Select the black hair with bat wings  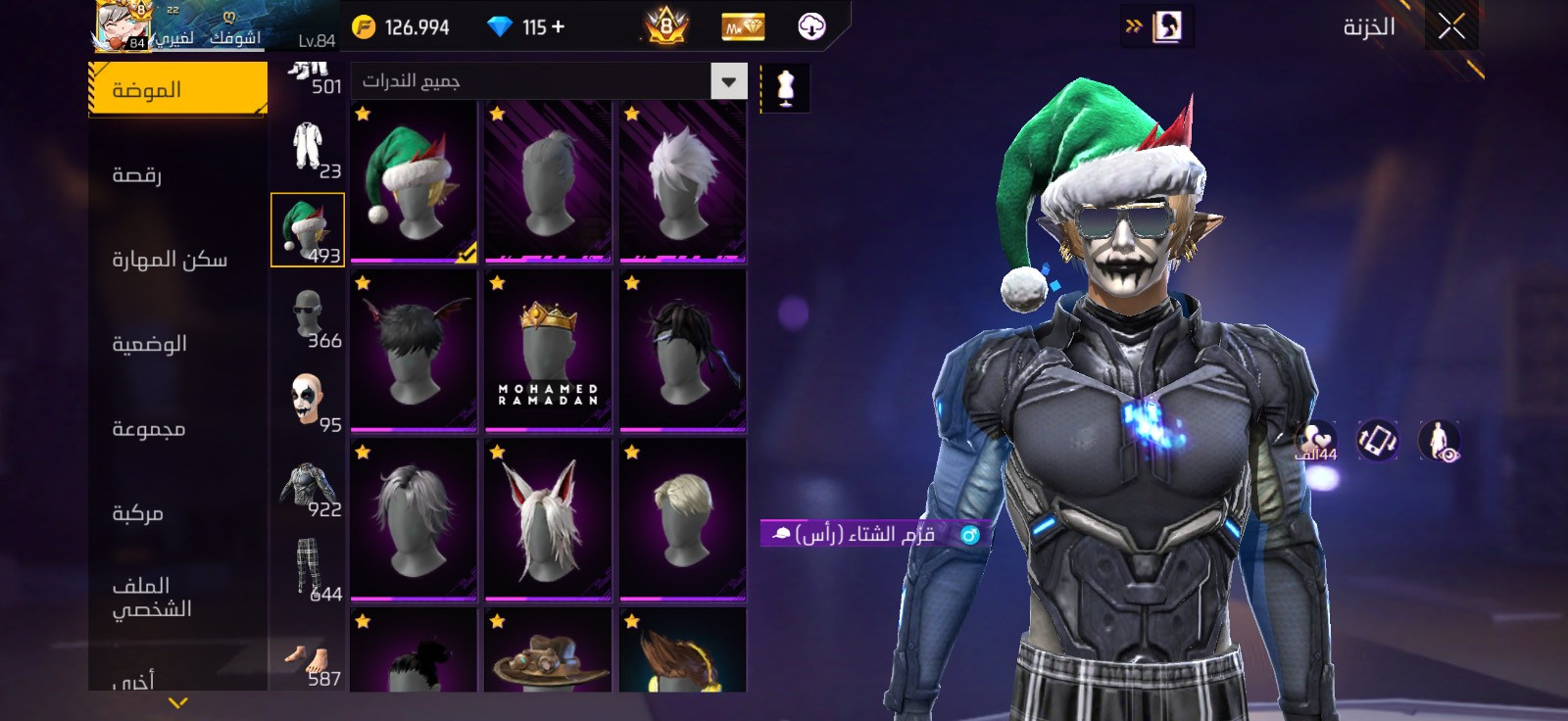(414, 351)
